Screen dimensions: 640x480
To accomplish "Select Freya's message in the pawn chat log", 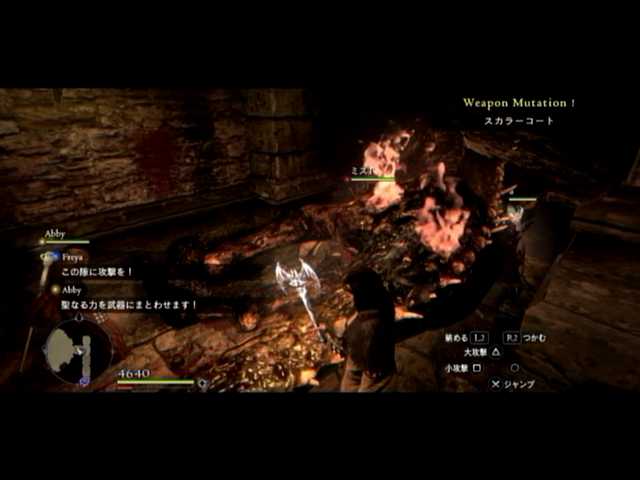I will click(98, 272).
